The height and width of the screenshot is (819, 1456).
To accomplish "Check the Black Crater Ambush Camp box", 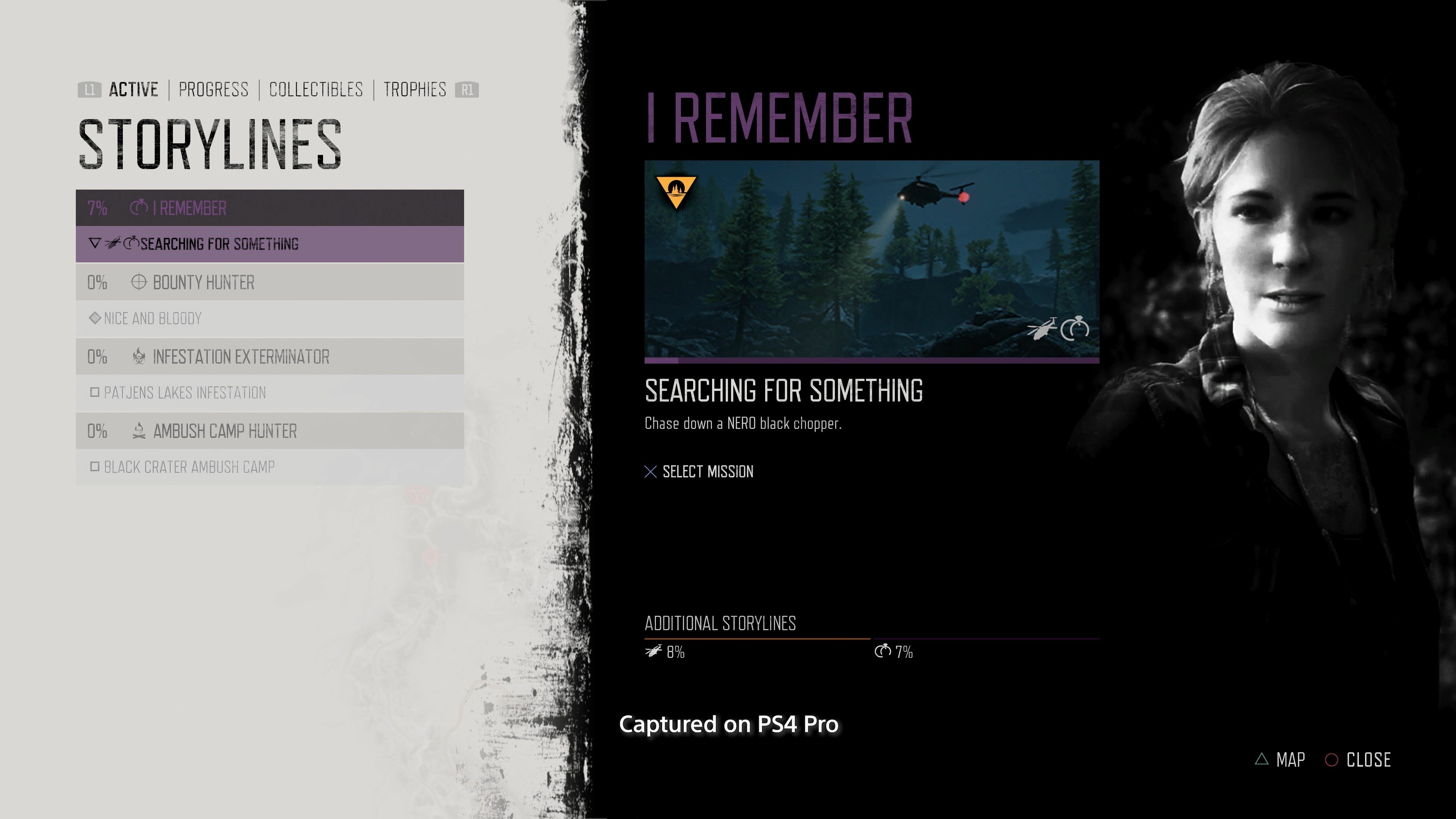I will click(95, 467).
